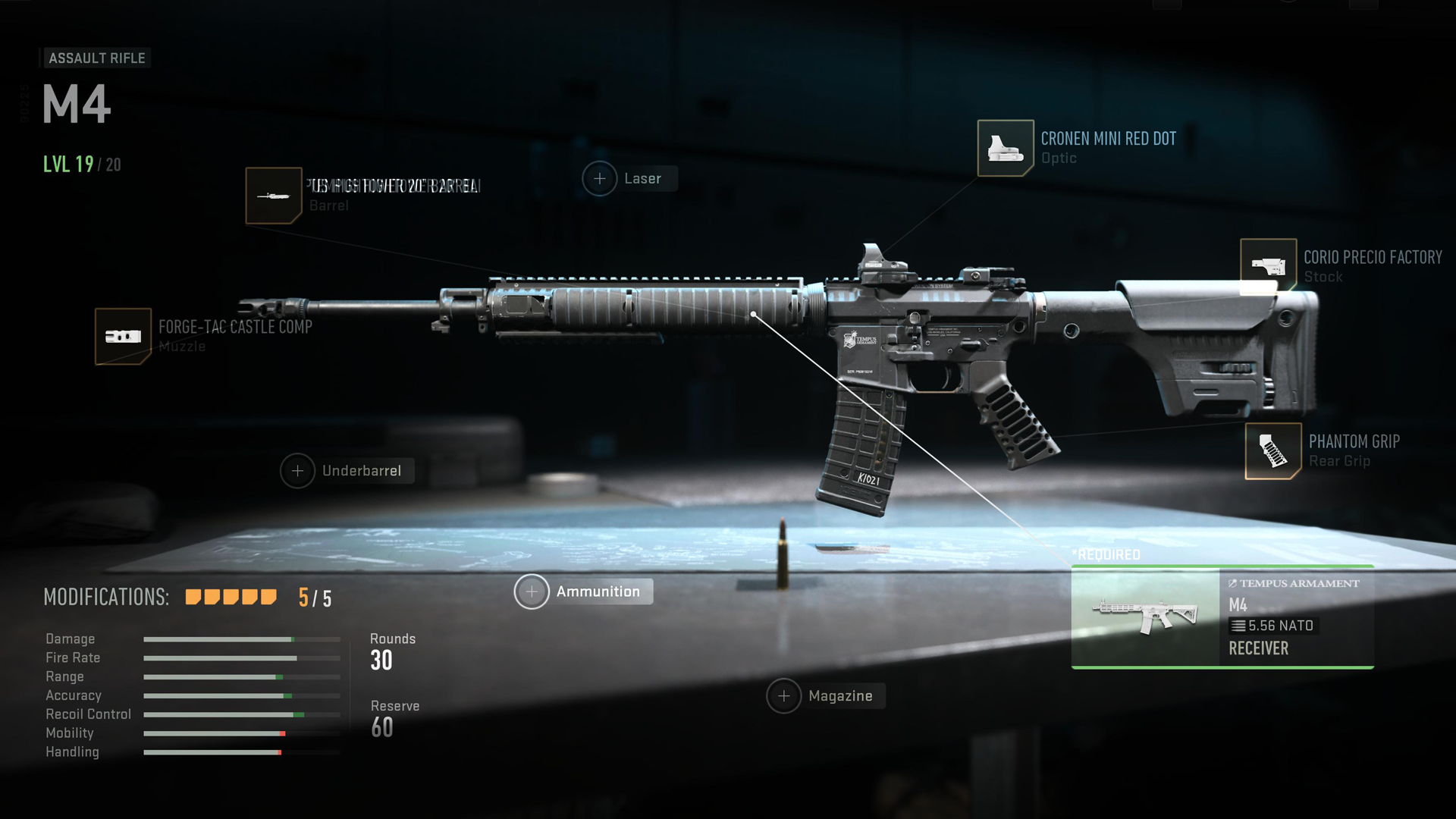Open the Barrel attachment slot

(274, 196)
